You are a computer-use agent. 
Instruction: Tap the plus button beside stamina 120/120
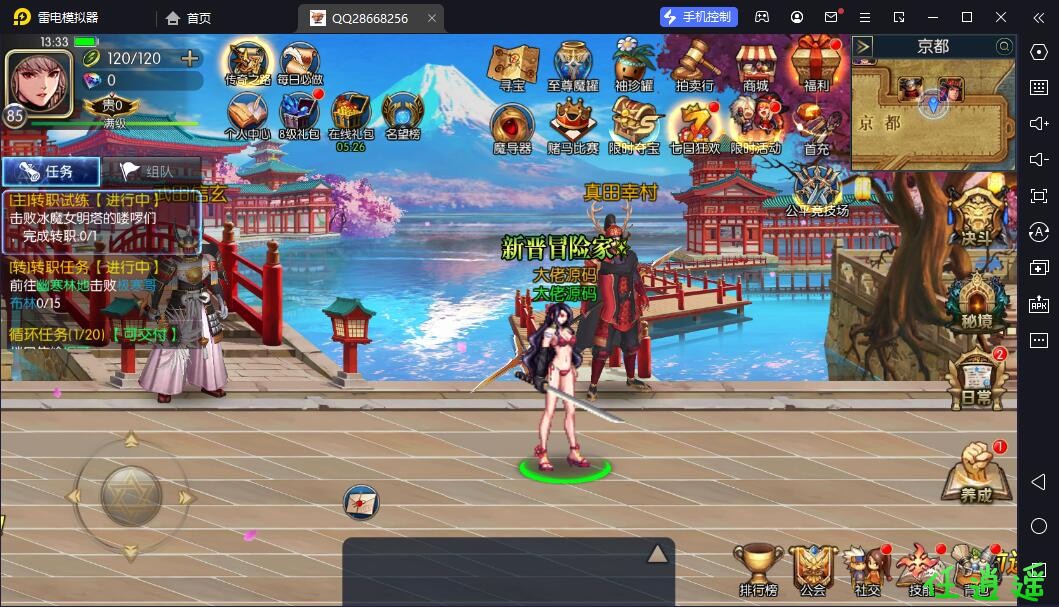click(x=189, y=58)
